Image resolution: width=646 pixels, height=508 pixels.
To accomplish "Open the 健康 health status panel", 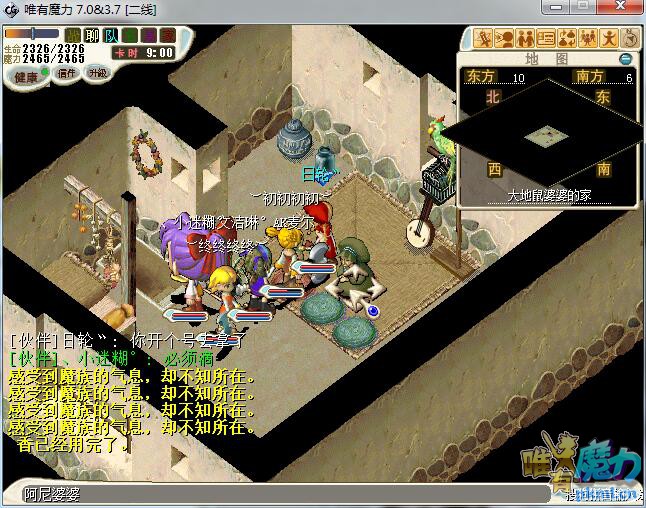I will coord(26,76).
